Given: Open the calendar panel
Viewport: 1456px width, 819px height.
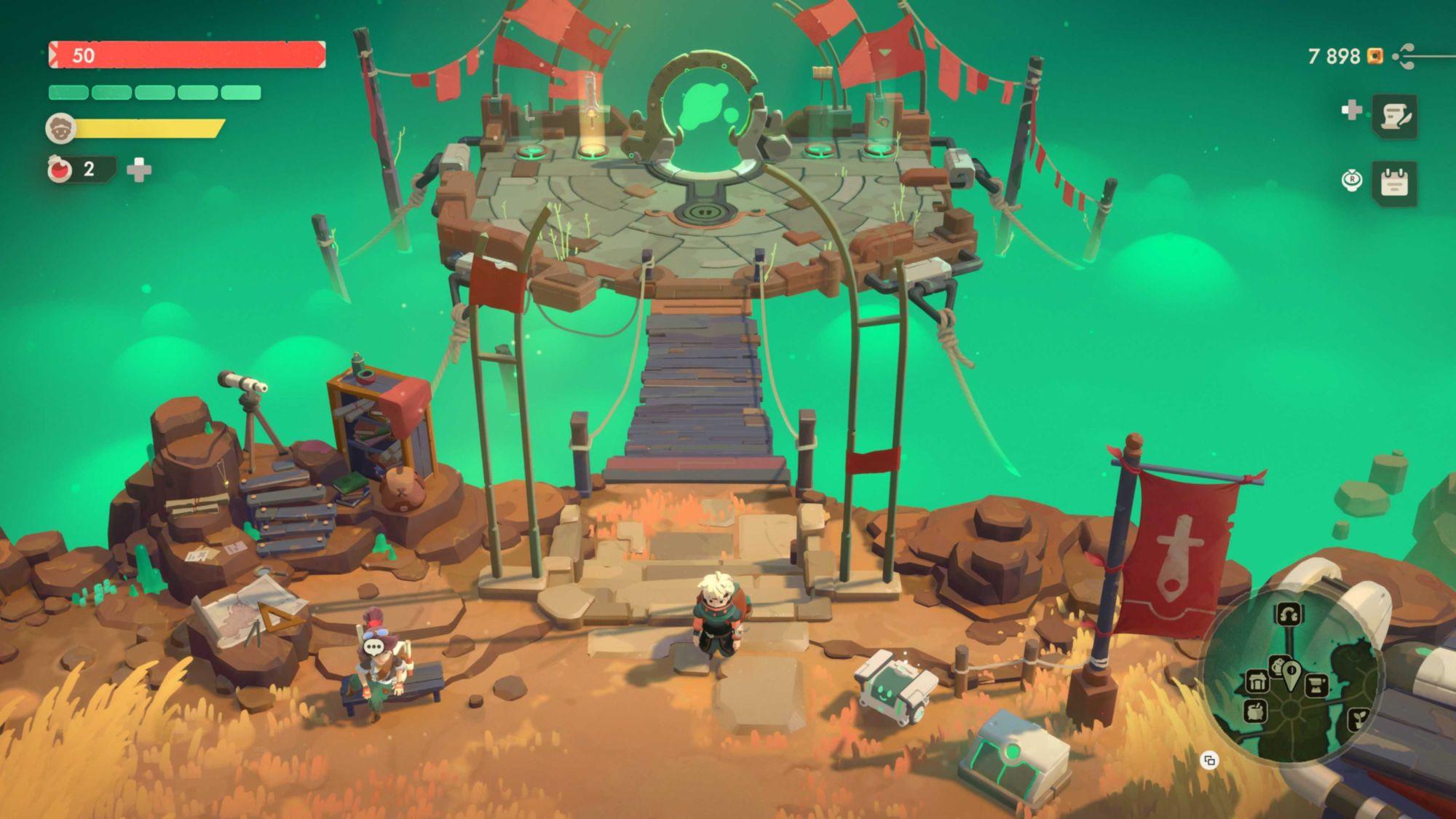Looking at the screenshot, I should click(1394, 183).
